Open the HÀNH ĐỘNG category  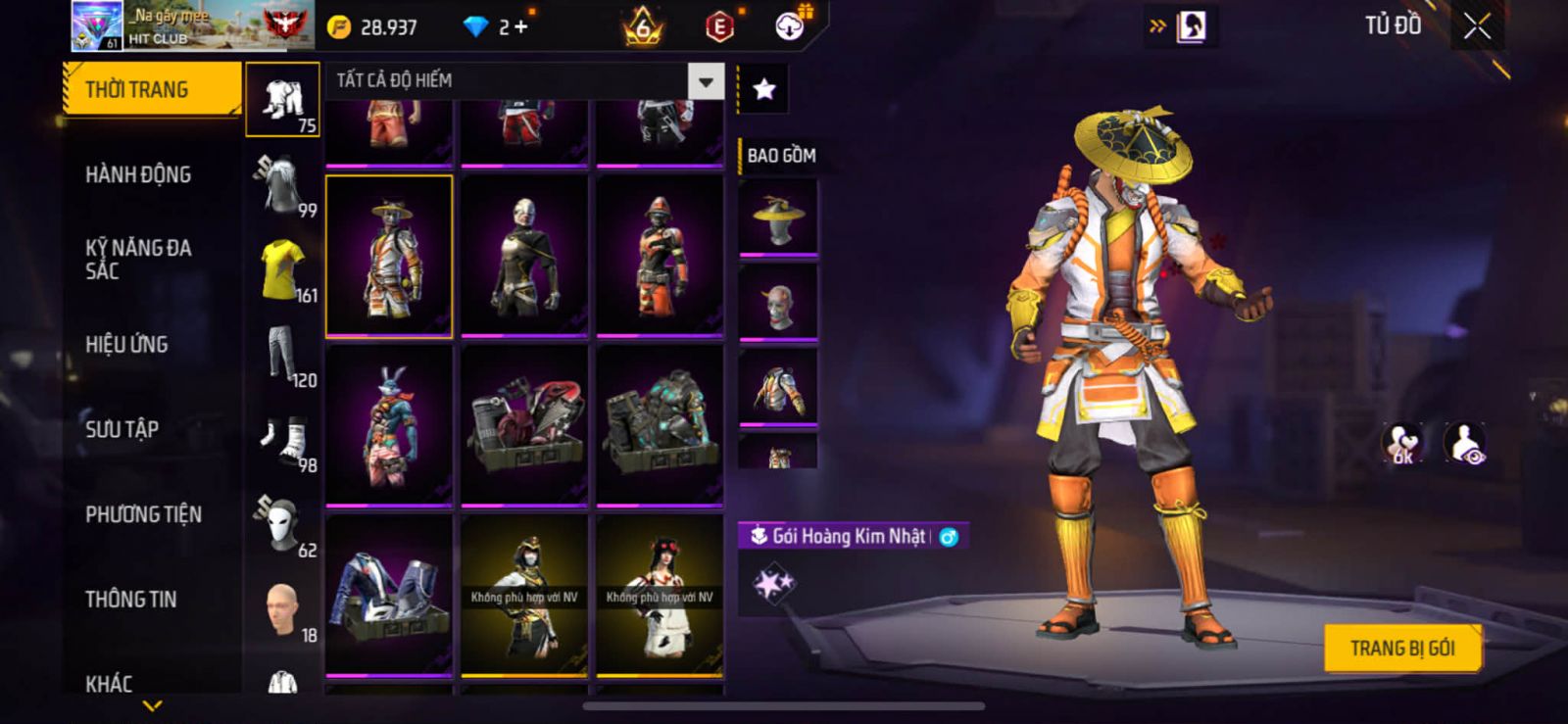pyautogui.click(x=138, y=175)
